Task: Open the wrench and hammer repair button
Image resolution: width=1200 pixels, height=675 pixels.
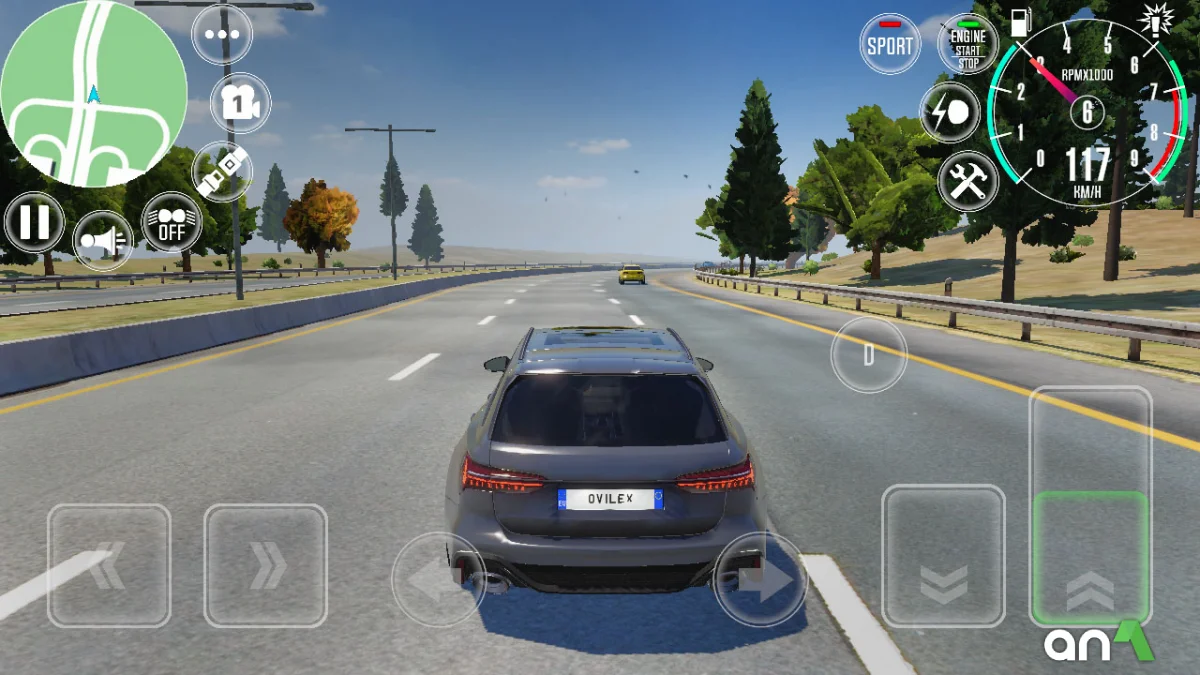Action: tap(968, 181)
